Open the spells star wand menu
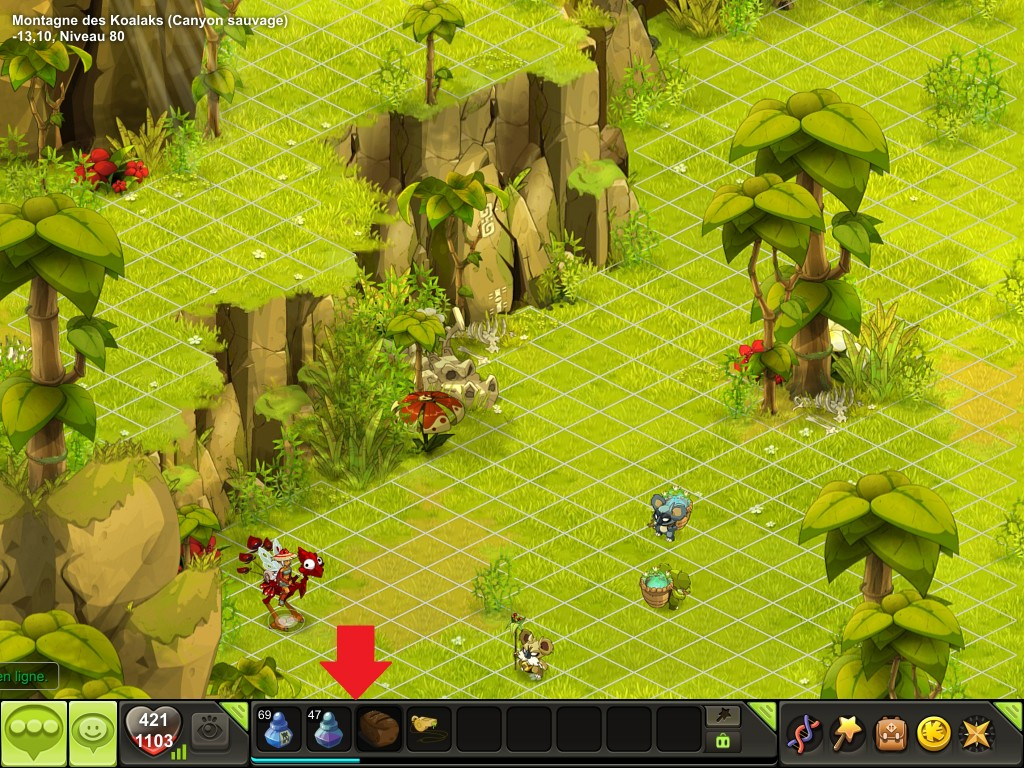Image resolution: width=1024 pixels, height=768 pixels. pyautogui.click(x=850, y=733)
